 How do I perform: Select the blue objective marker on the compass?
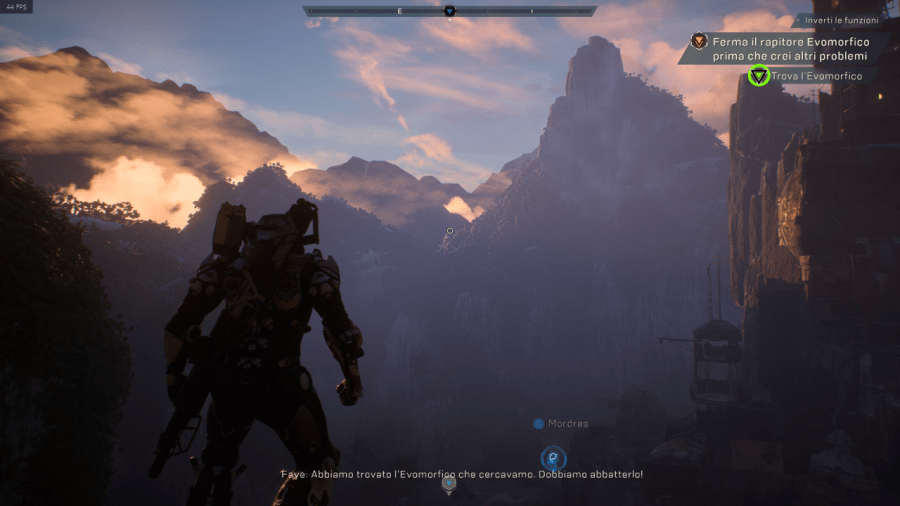(x=449, y=12)
